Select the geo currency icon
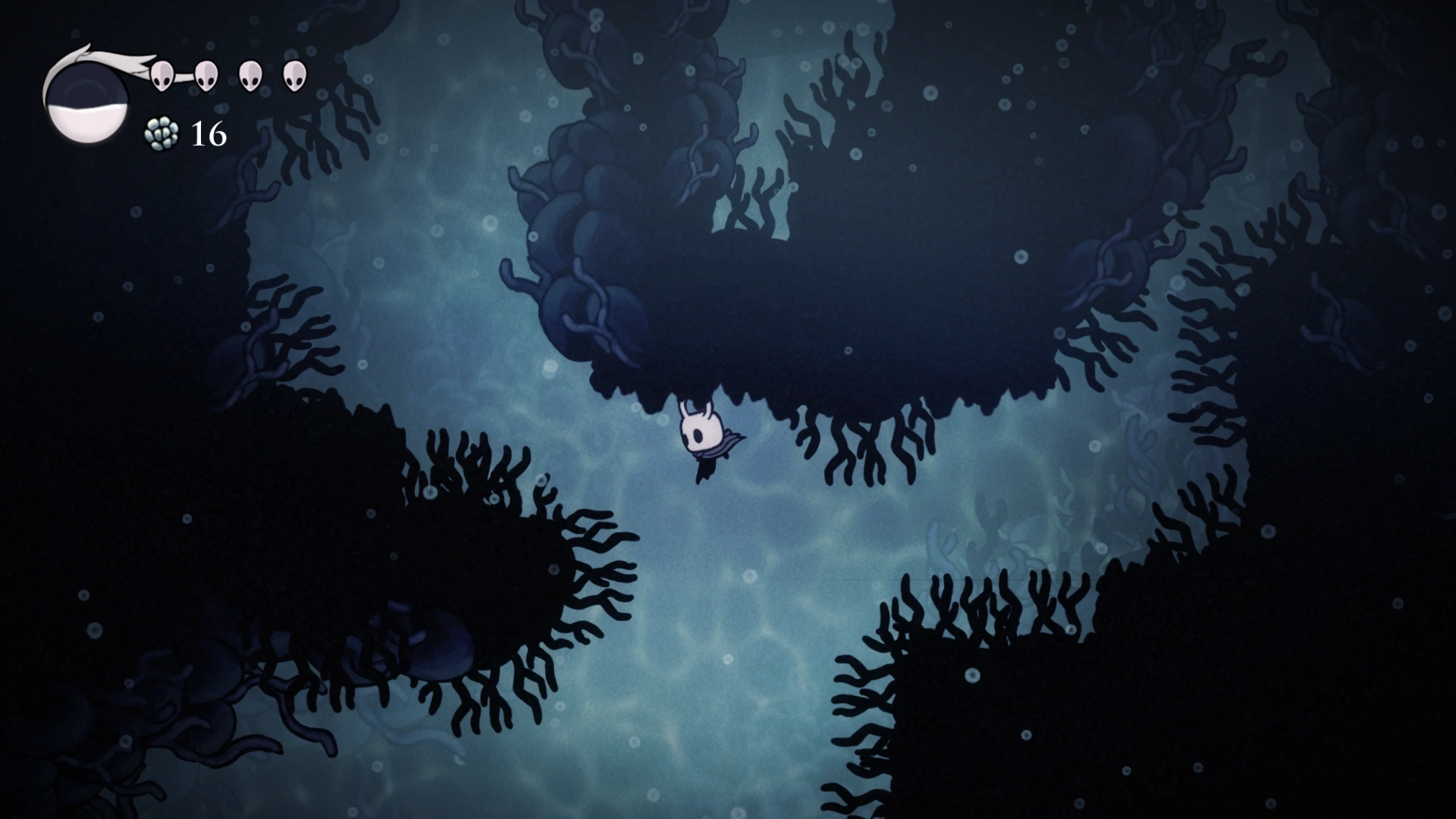The height and width of the screenshot is (819, 1456). 162,135
